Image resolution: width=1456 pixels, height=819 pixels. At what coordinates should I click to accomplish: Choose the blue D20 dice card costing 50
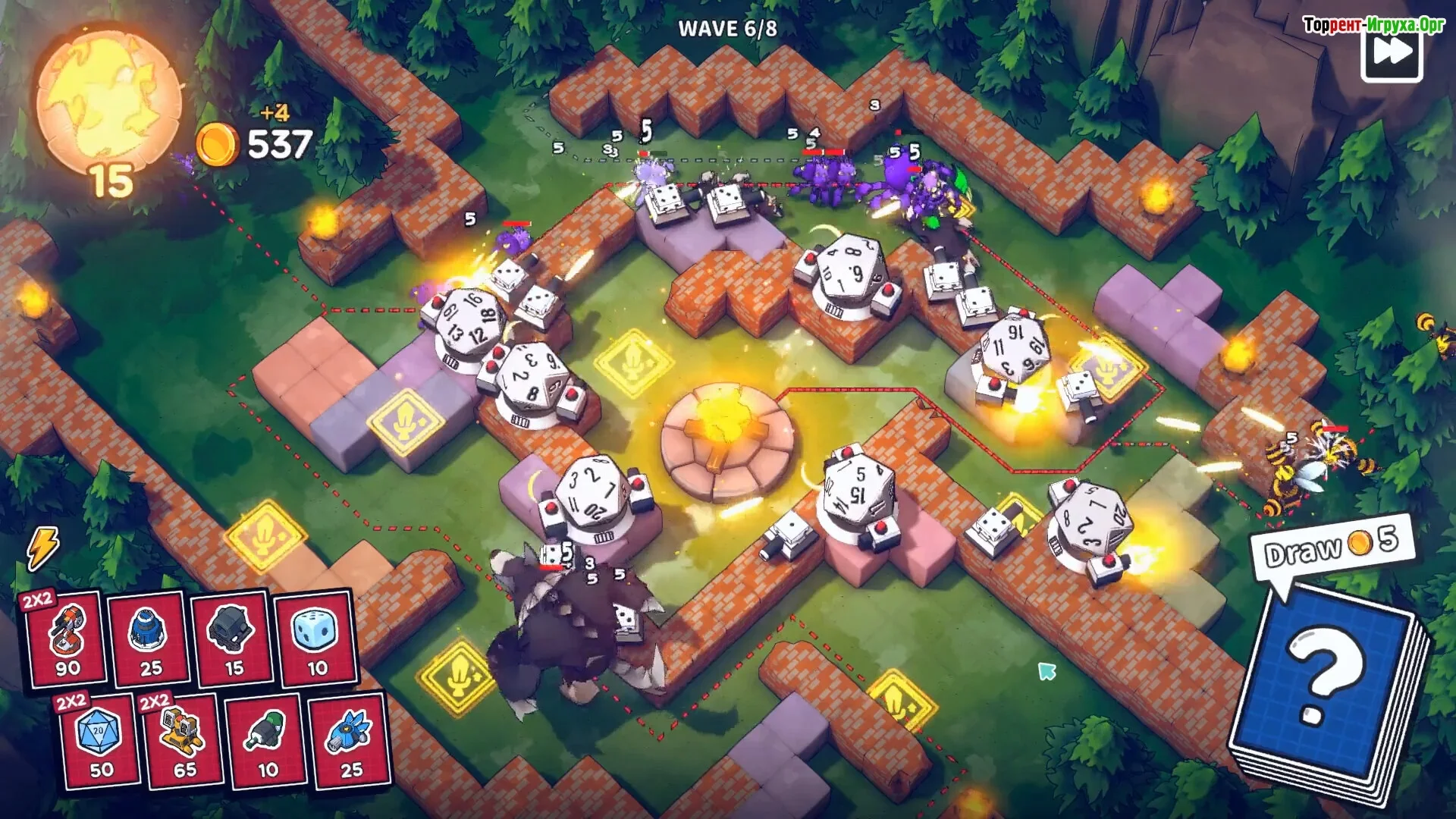[x=100, y=742]
